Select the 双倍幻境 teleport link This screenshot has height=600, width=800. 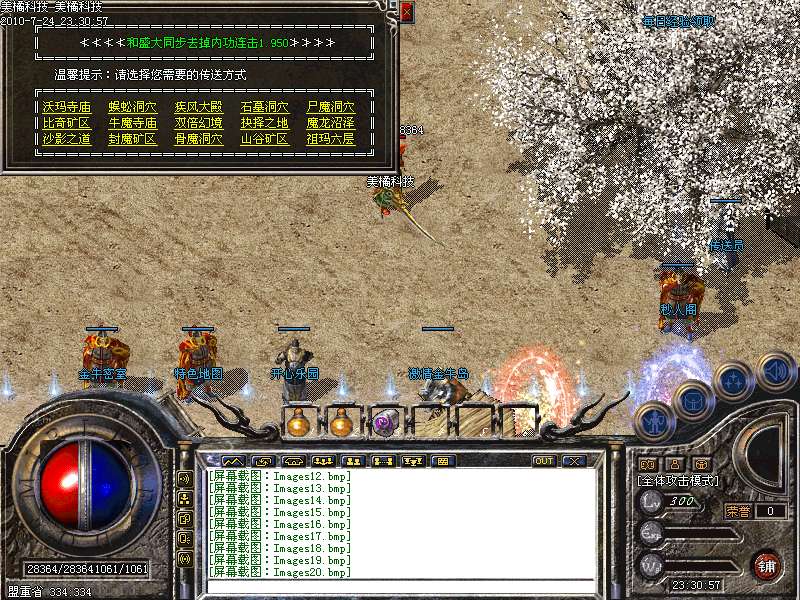tap(198, 123)
